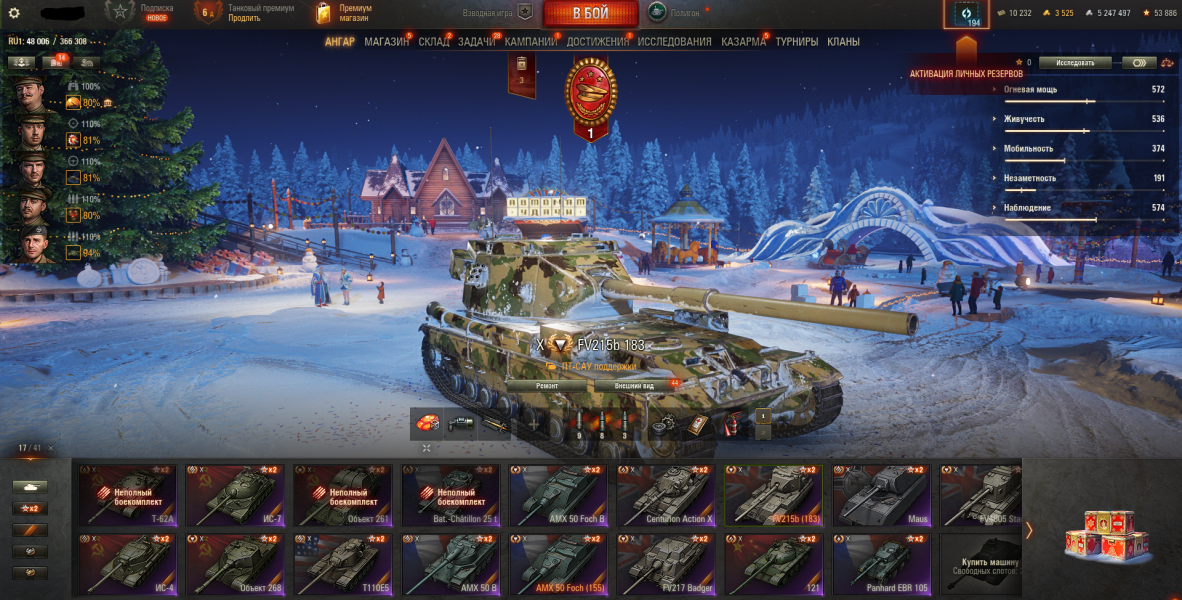1182x600 pixels.
Task: Open the КАЗАРМА tab
Action: click(x=743, y=42)
